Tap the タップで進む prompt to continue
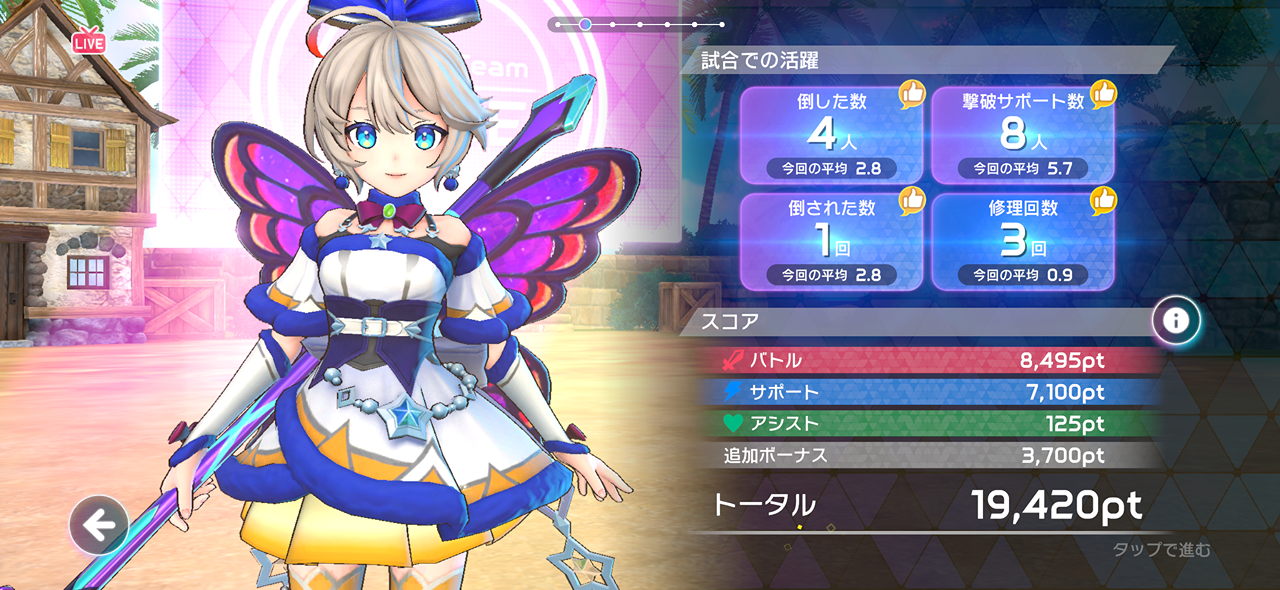 [x=1161, y=549]
